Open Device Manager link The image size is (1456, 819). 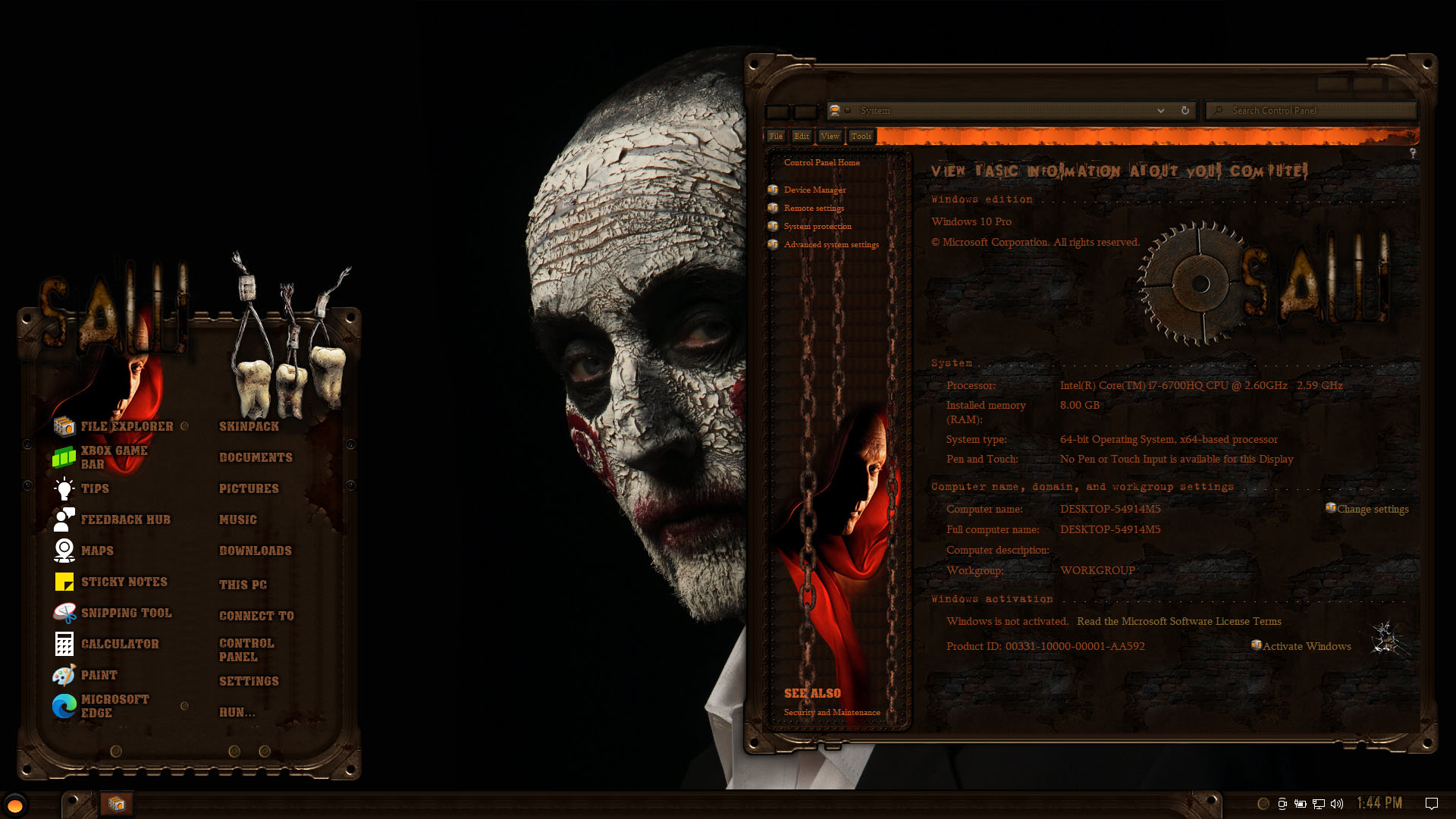pos(814,190)
